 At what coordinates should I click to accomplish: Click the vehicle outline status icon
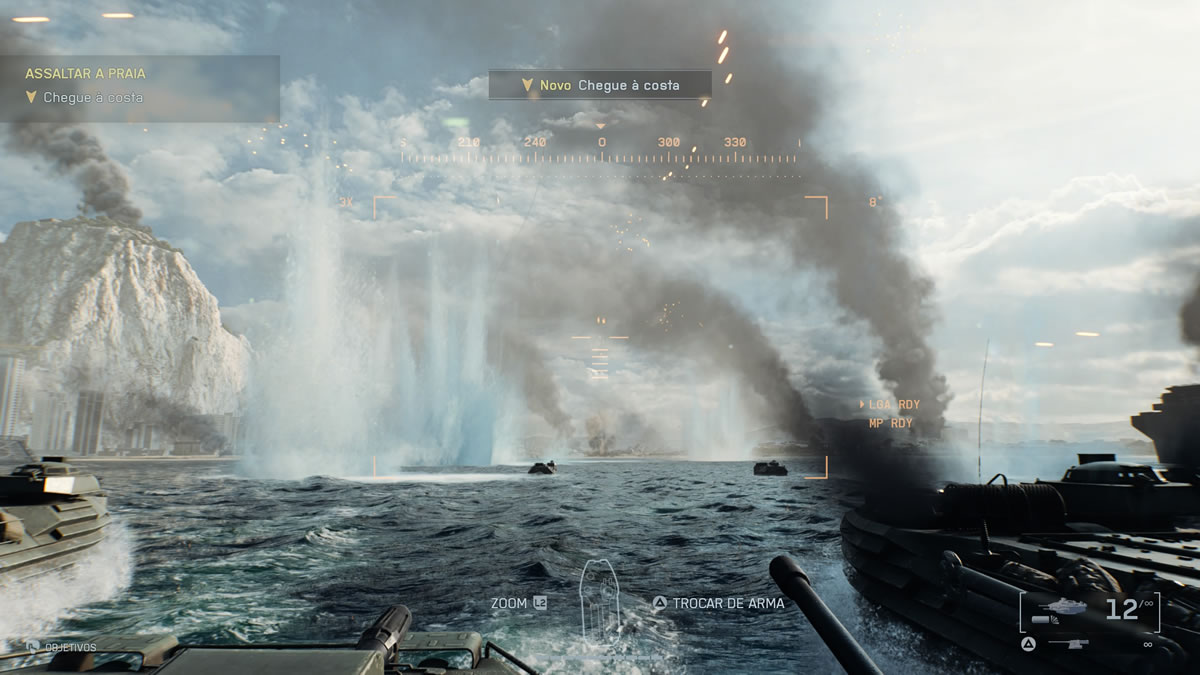[602, 598]
